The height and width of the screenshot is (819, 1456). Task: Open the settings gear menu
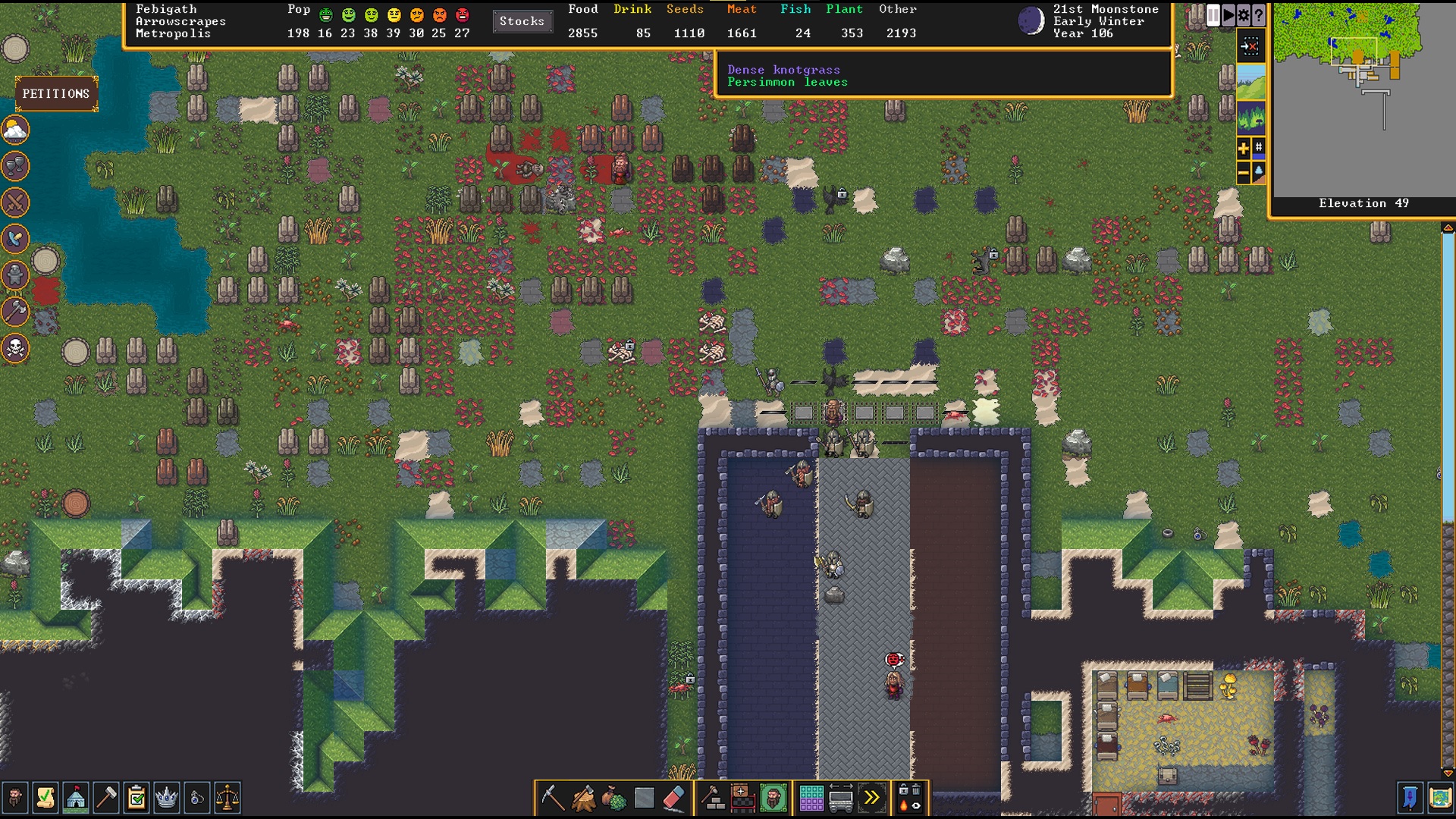[x=1244, y=16]
